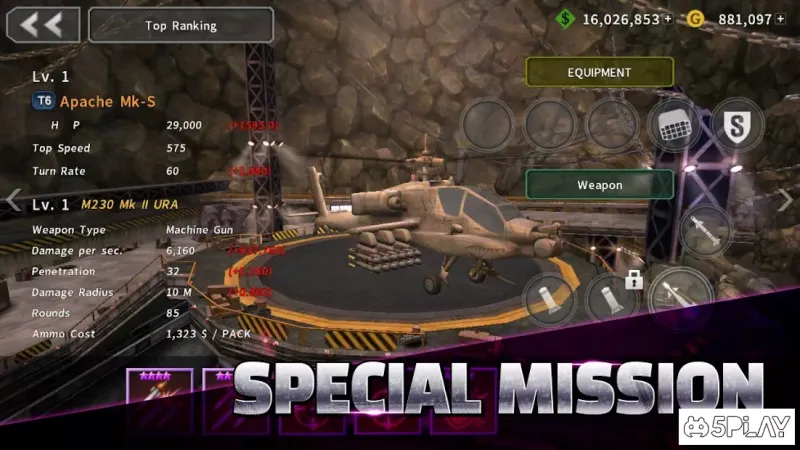Open the Top Ranking screen
The width and height of the screenshot is (800, 450).
pos(181,25)
